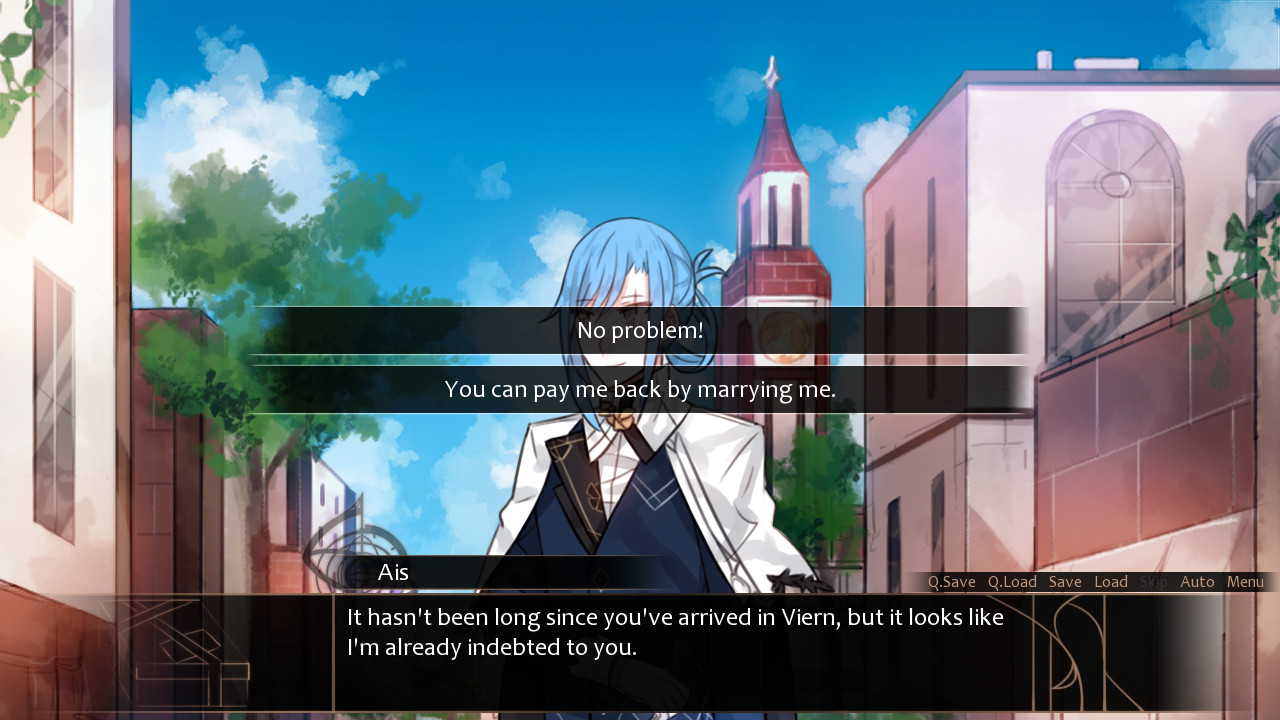1280x720 pixels.
Task: Click the dialogue box to advance text
Action: tap(640, 640)
